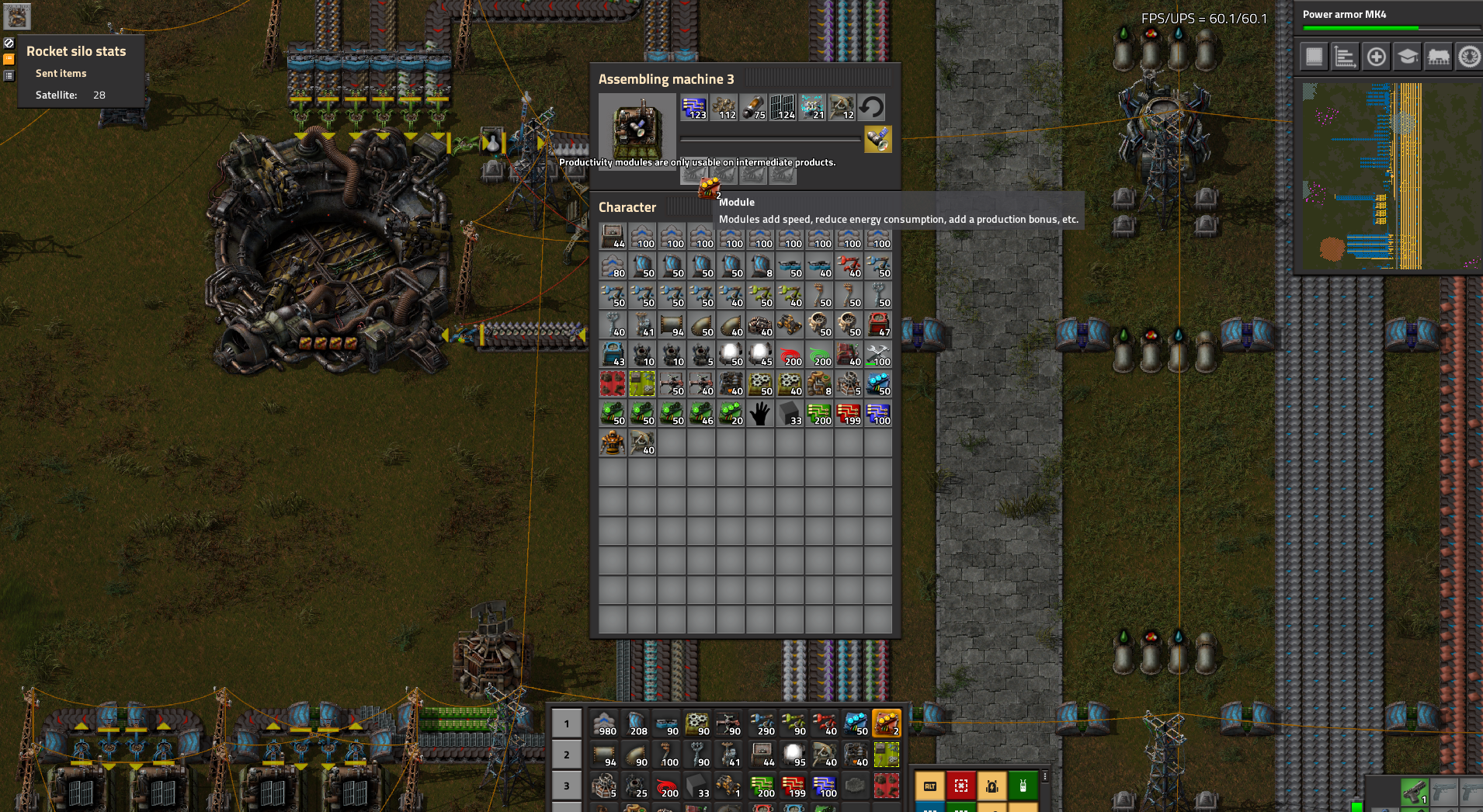Select quickbar row 3 tab
1483x812 pixels.
566,786
